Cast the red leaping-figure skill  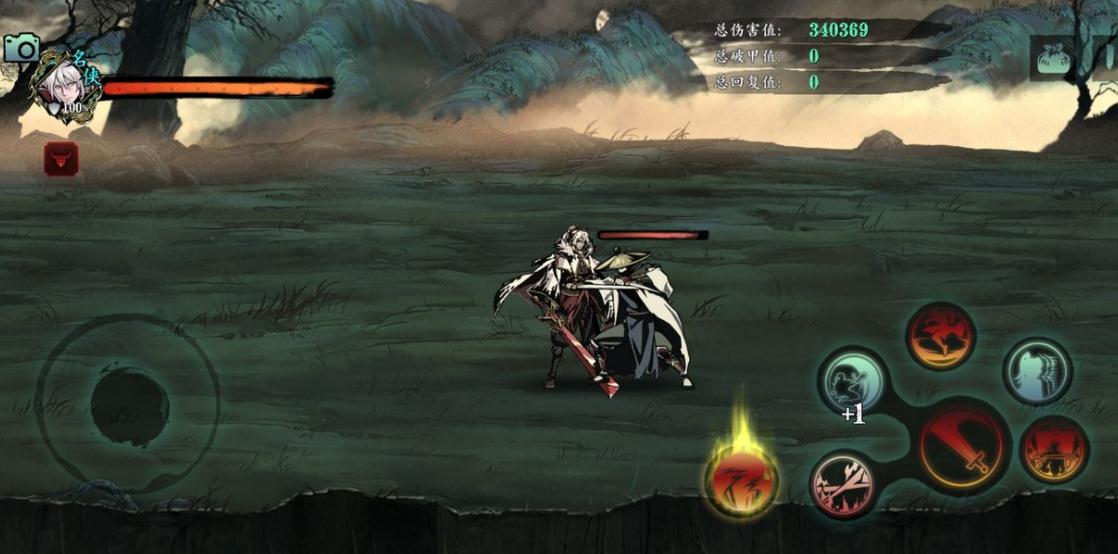[941, 336]
